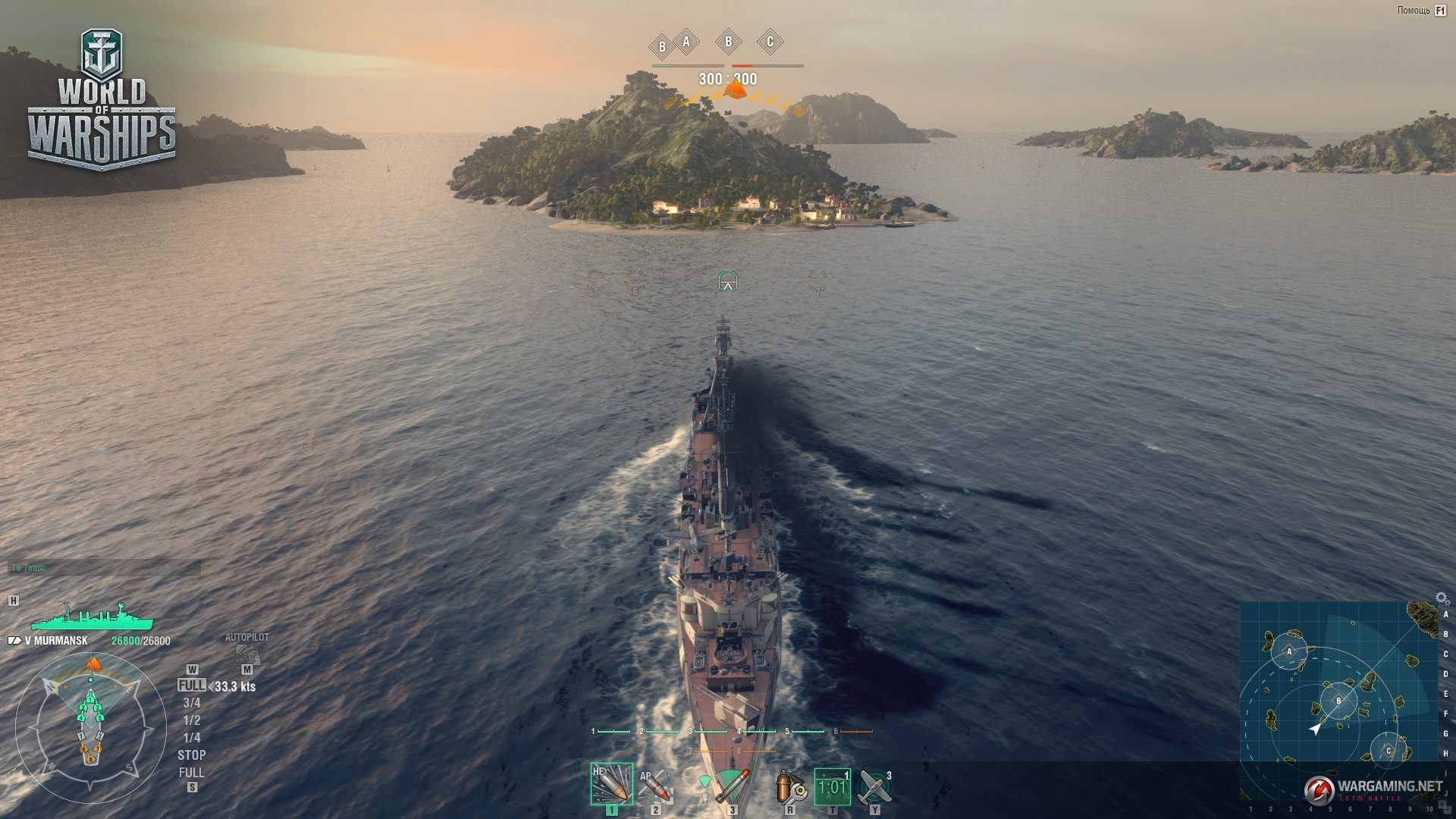The height and width of the screenshot is (819, 1456).
Task: Select the torpedo armament
Action: coord(731,786)
